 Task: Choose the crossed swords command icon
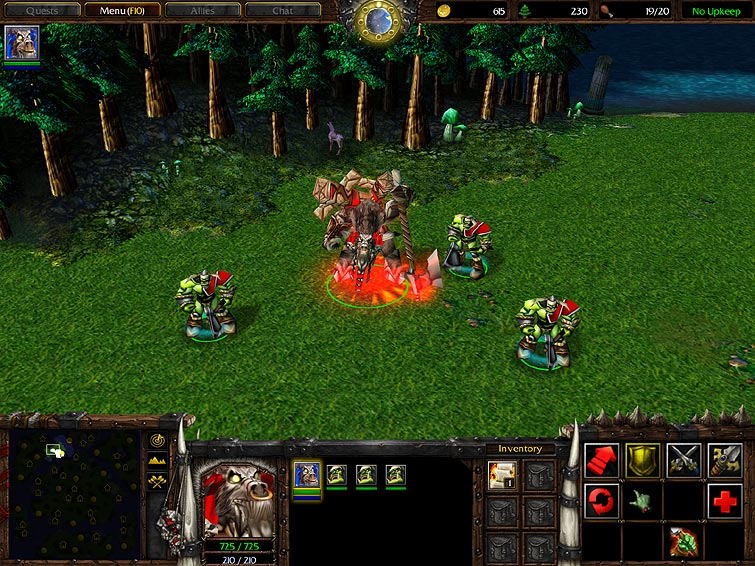click(x=683, y=460)
